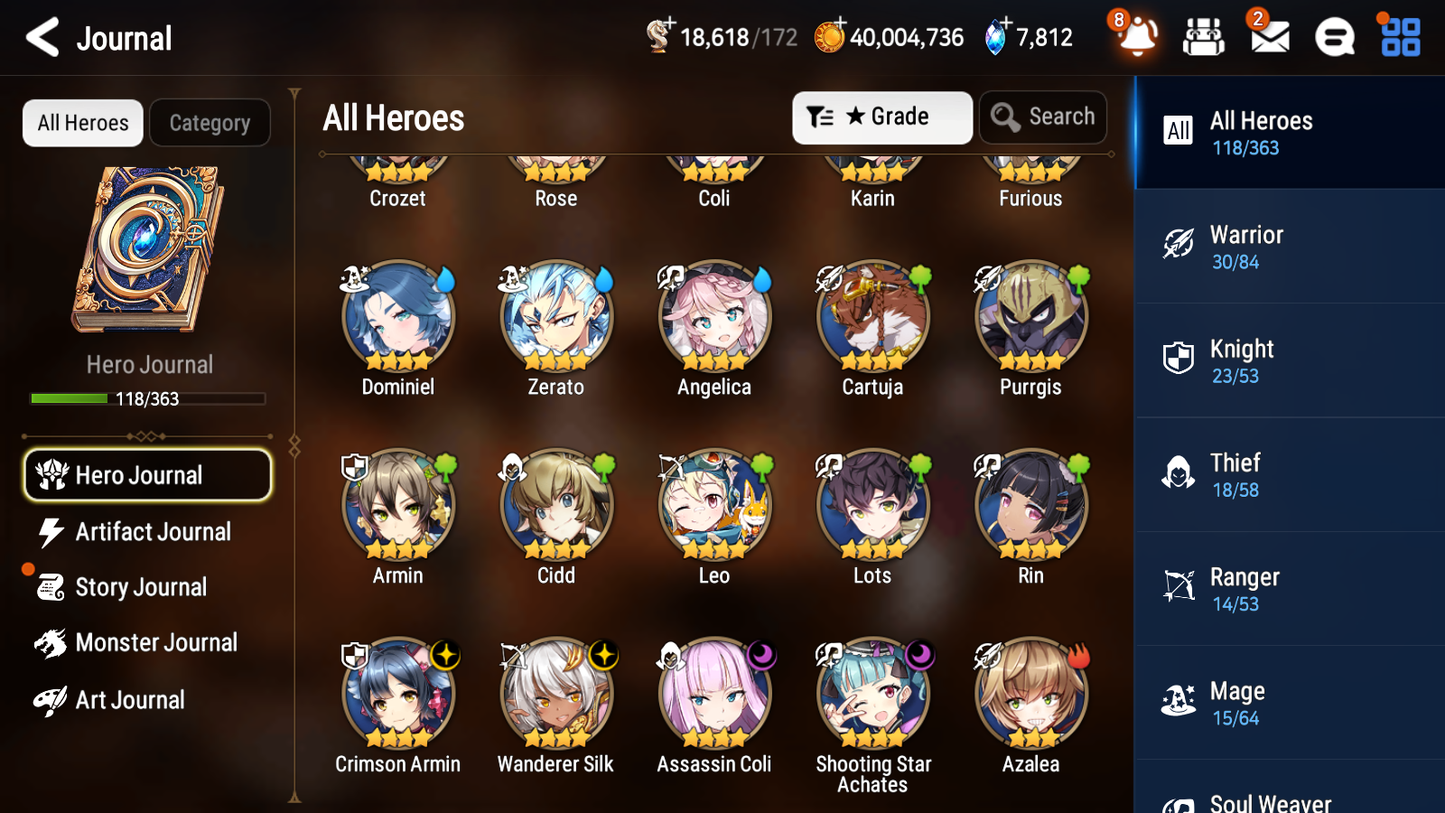Viewport: 1445px width, 813px height.
Task: Click the Hero Journal progress bar
Action: point(148,398)
